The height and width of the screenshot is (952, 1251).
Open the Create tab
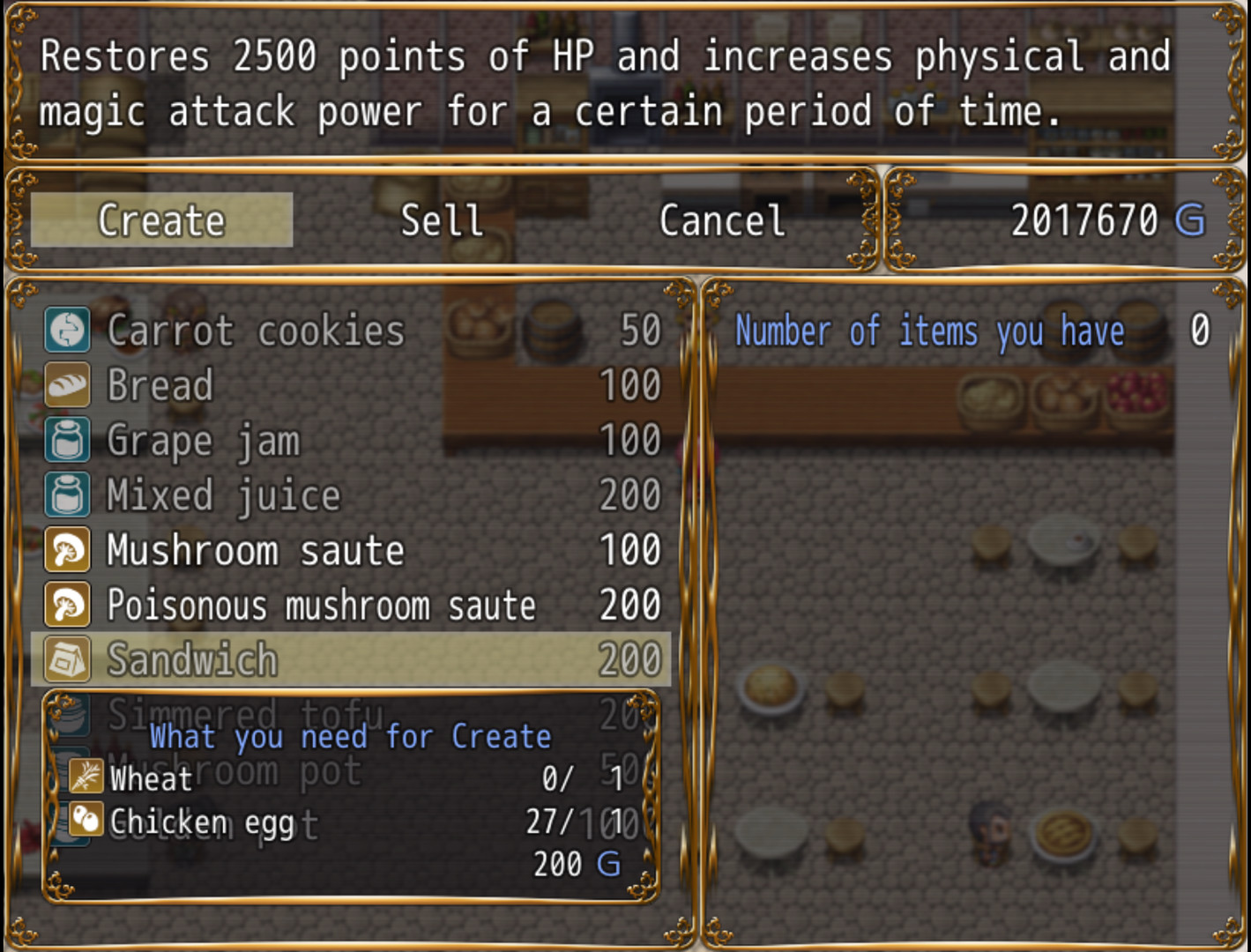(161, 220)
